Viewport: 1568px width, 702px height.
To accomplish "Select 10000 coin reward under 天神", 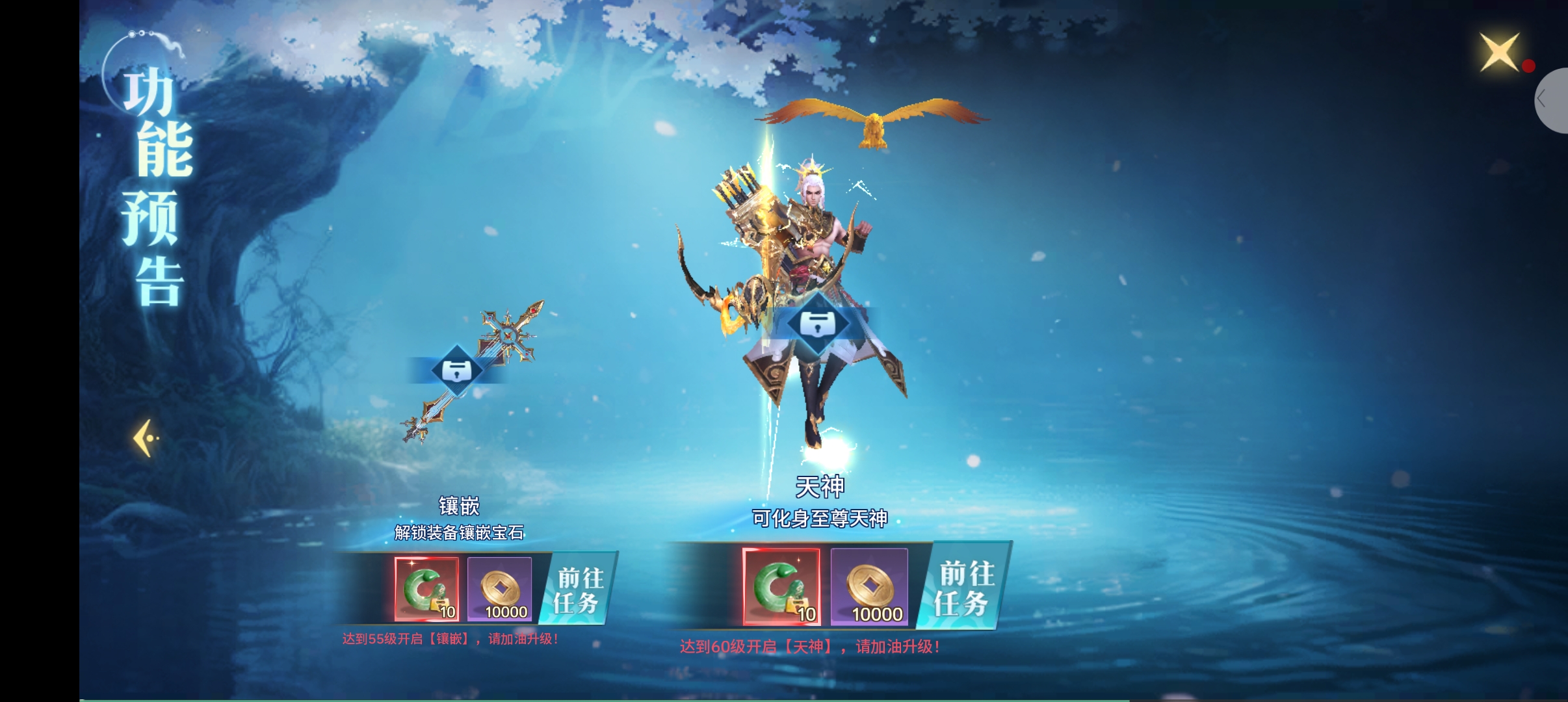I will click(x=869, y=586).
